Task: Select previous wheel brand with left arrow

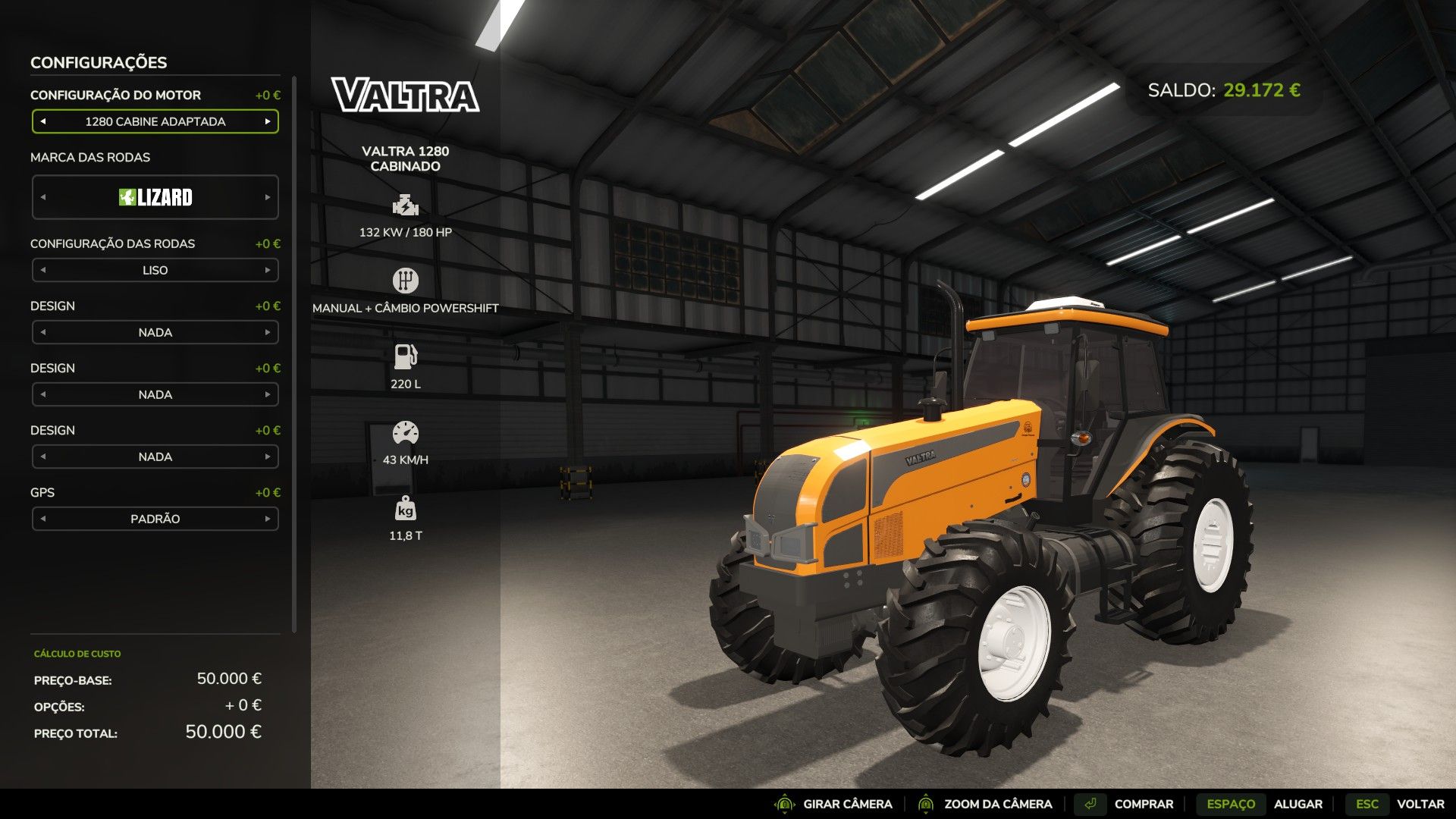Action: (x=43, y=197)
